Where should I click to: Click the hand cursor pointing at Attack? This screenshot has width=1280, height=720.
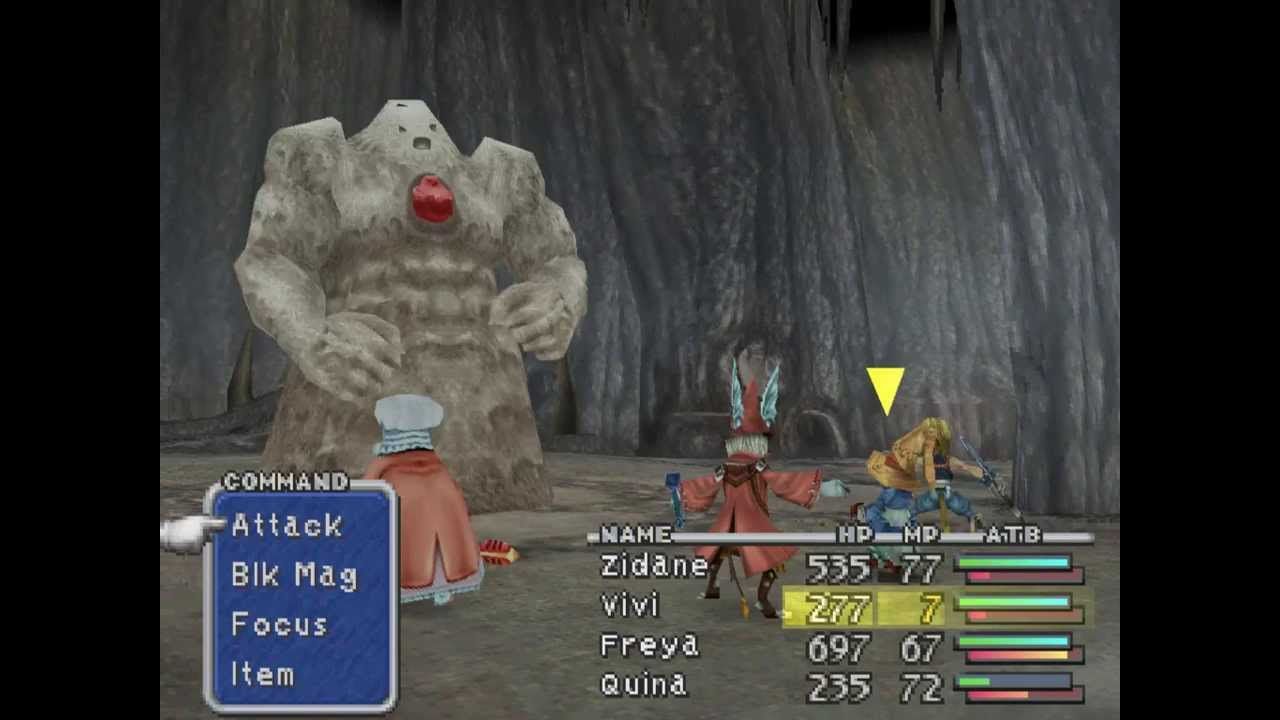(x=185, y=532)
